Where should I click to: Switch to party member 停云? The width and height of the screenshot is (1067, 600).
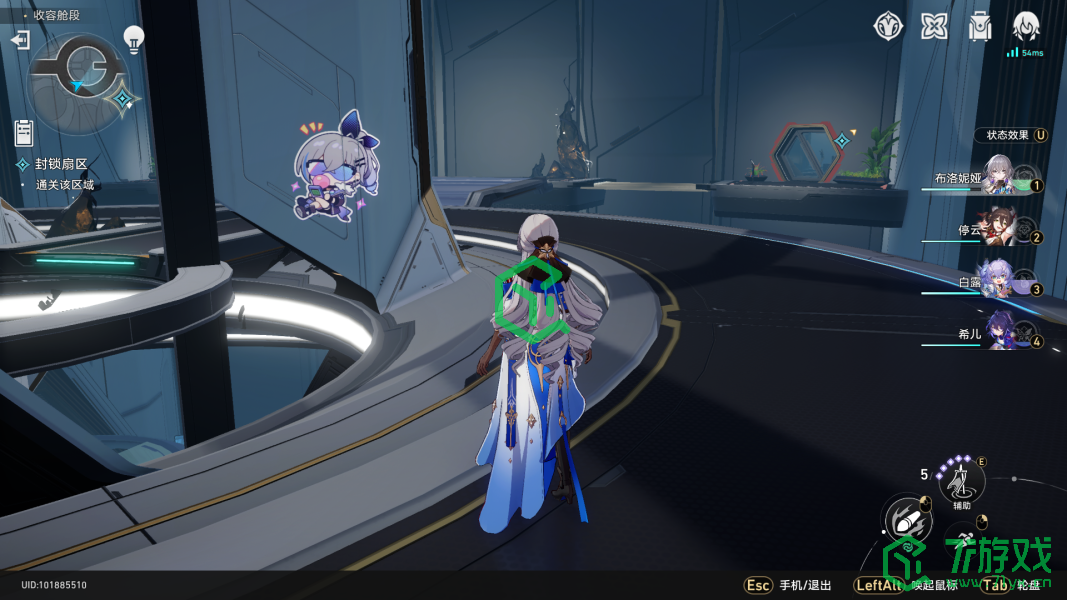(x=998, y=229)
